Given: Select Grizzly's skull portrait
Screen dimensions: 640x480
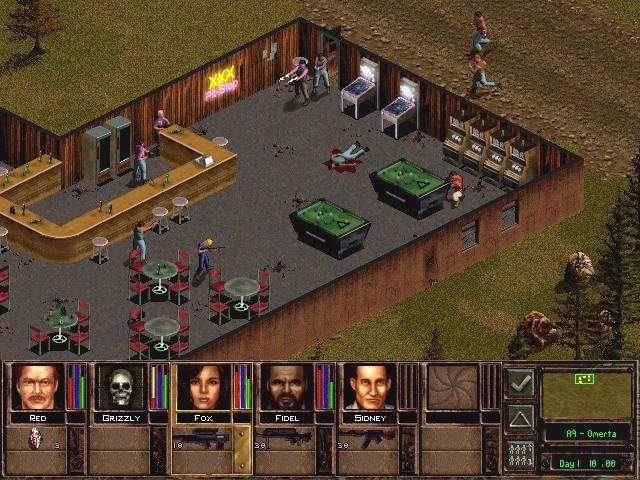Looking at the screenshot, I should pyautogui.click(x=118, y=387).
